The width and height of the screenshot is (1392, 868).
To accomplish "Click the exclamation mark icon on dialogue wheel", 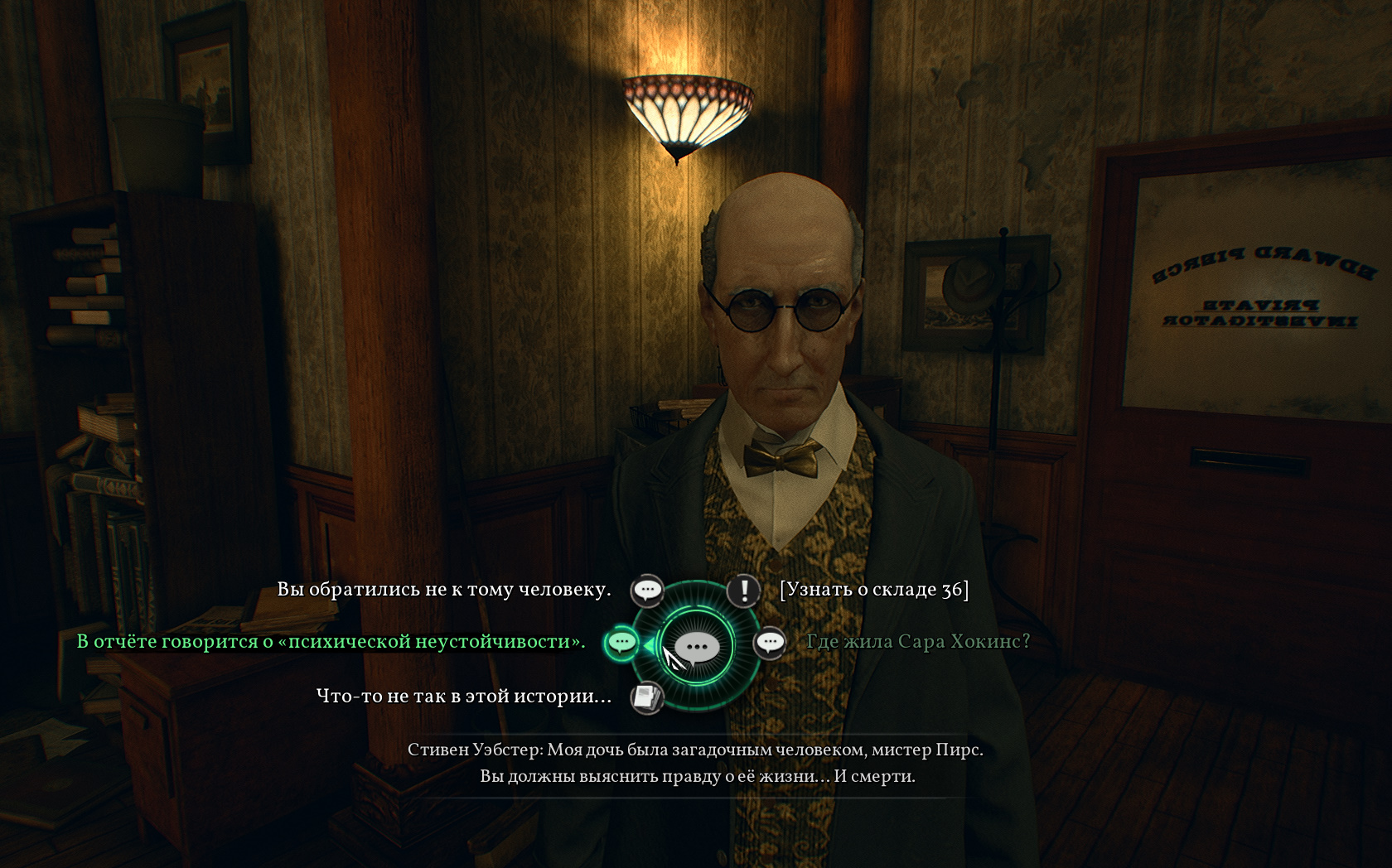I will pyautogui.click(x=744, y=591).
